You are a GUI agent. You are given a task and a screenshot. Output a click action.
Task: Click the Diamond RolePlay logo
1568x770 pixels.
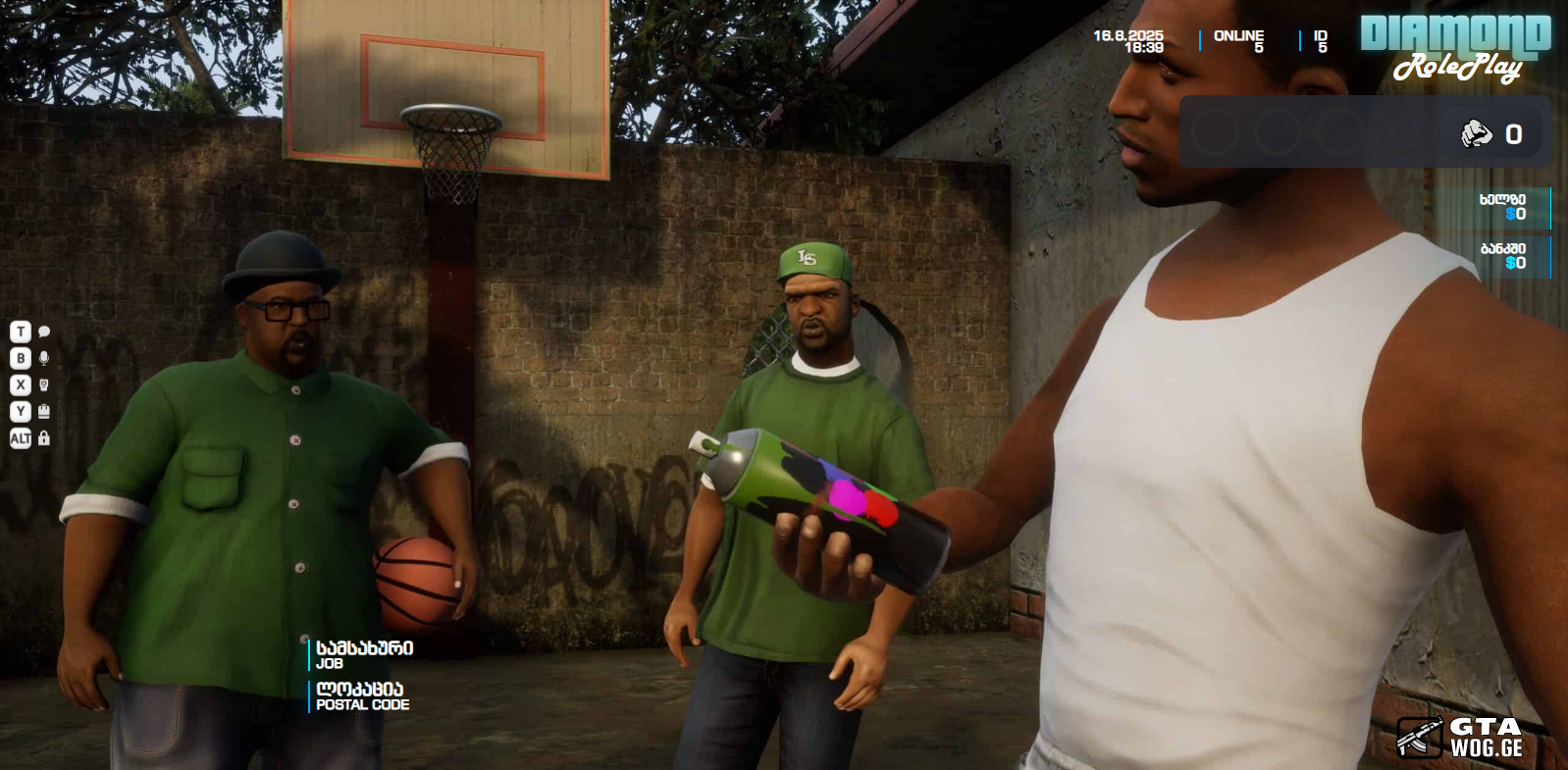click(x=1455, y=47)
